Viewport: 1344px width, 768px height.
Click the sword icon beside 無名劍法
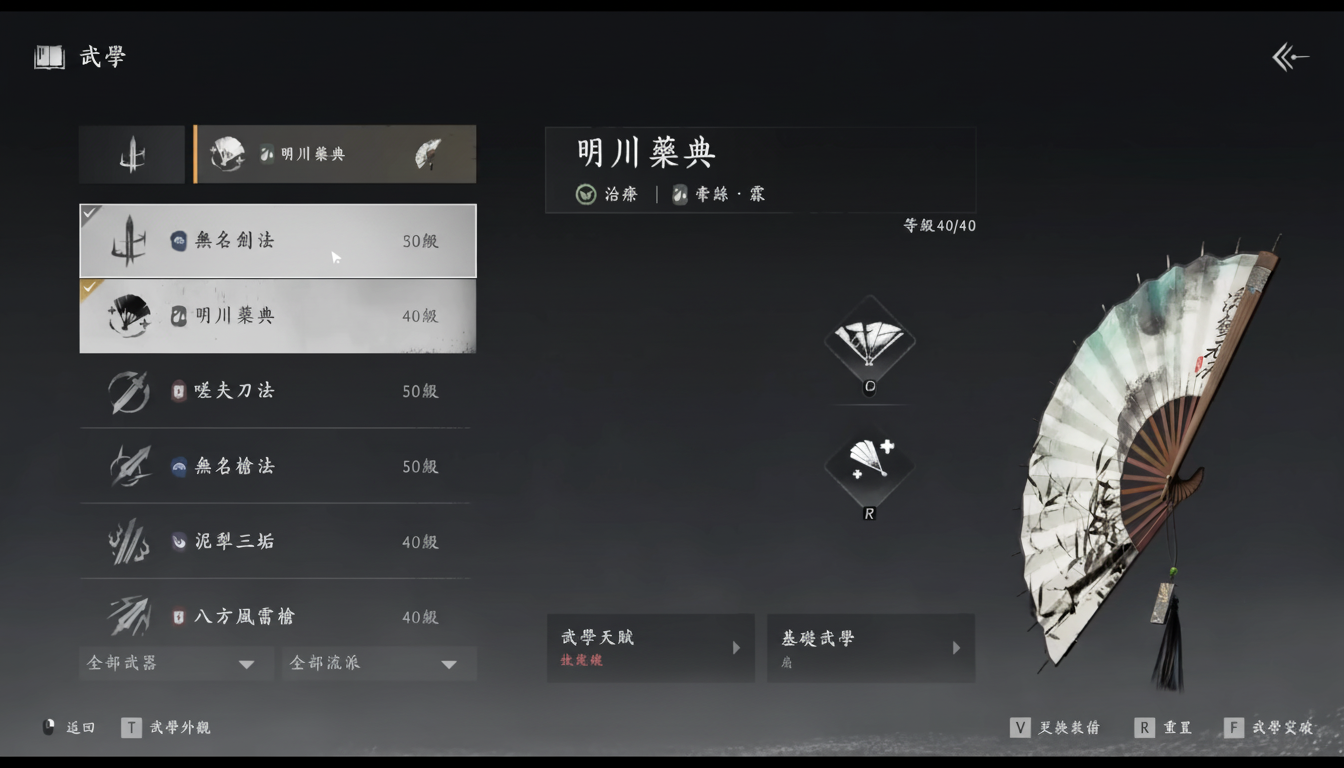130,240
